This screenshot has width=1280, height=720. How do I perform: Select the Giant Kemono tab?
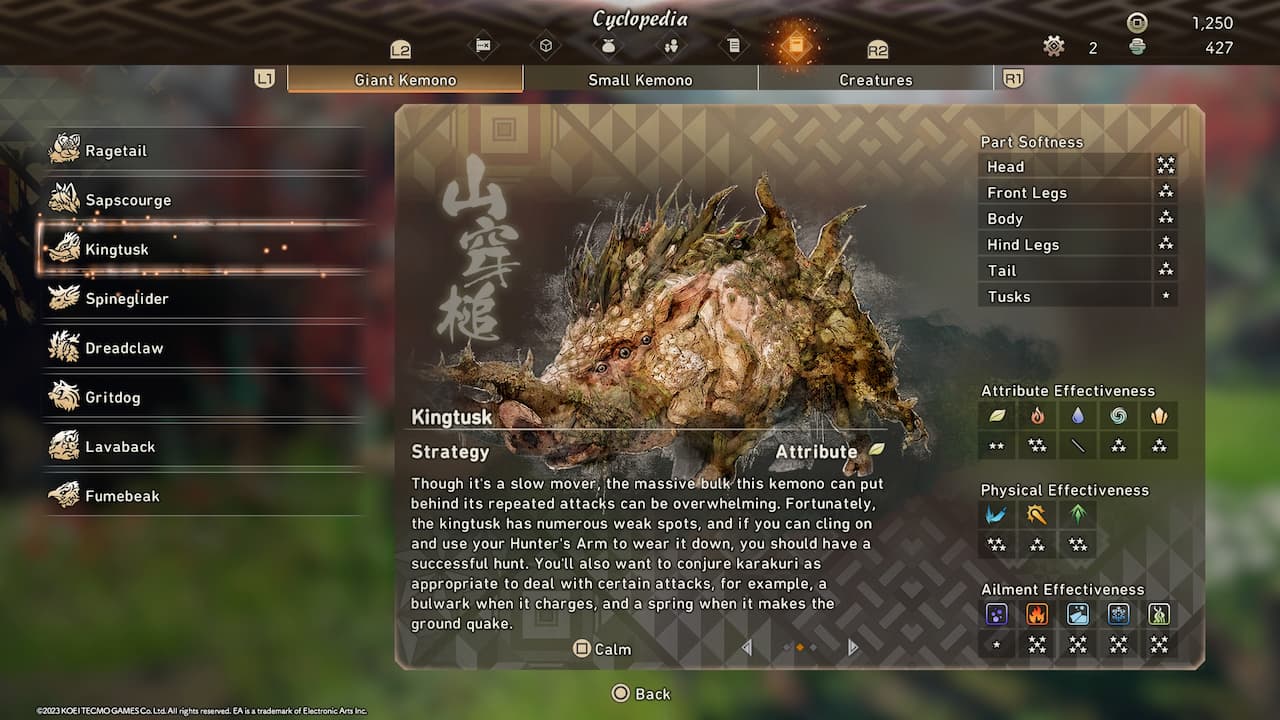(405, 80)
